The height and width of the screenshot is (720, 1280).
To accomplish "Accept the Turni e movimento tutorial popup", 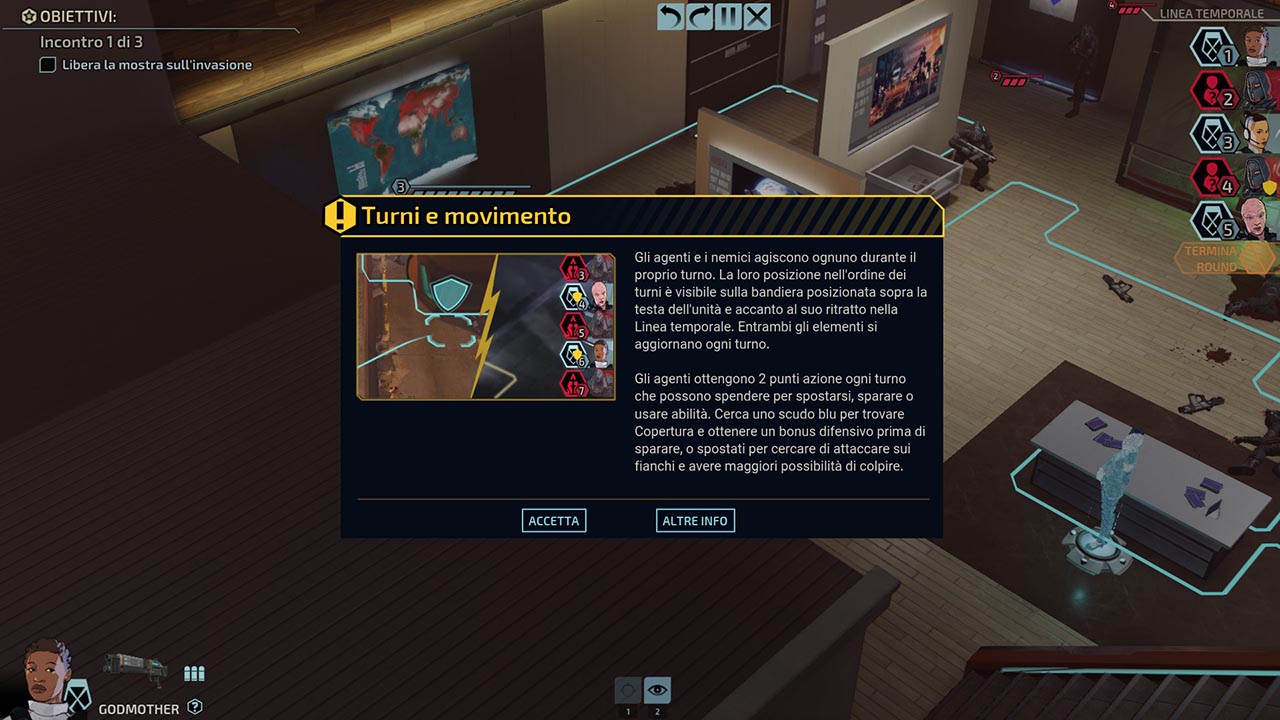I will [554, 521].
